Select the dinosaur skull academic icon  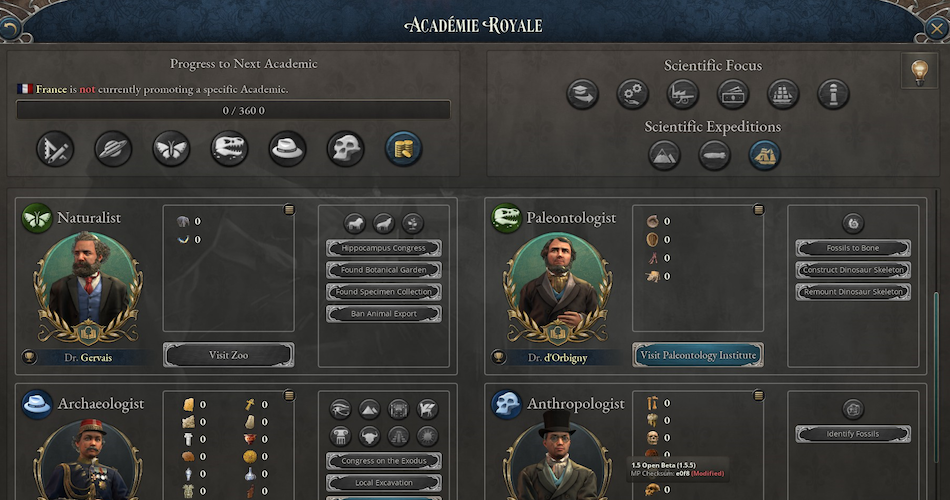pos(229,149)
